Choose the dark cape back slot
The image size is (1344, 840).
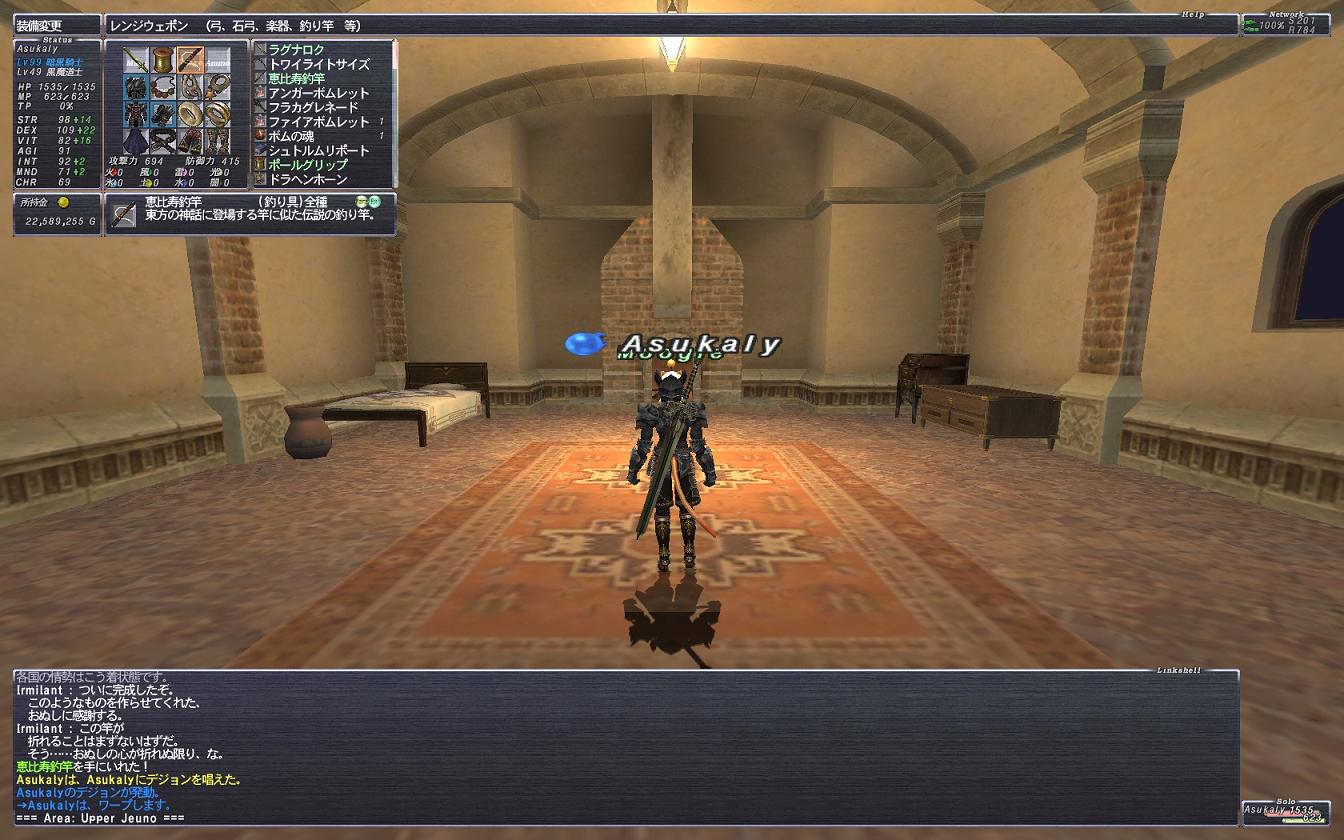(x=137, y=140)
